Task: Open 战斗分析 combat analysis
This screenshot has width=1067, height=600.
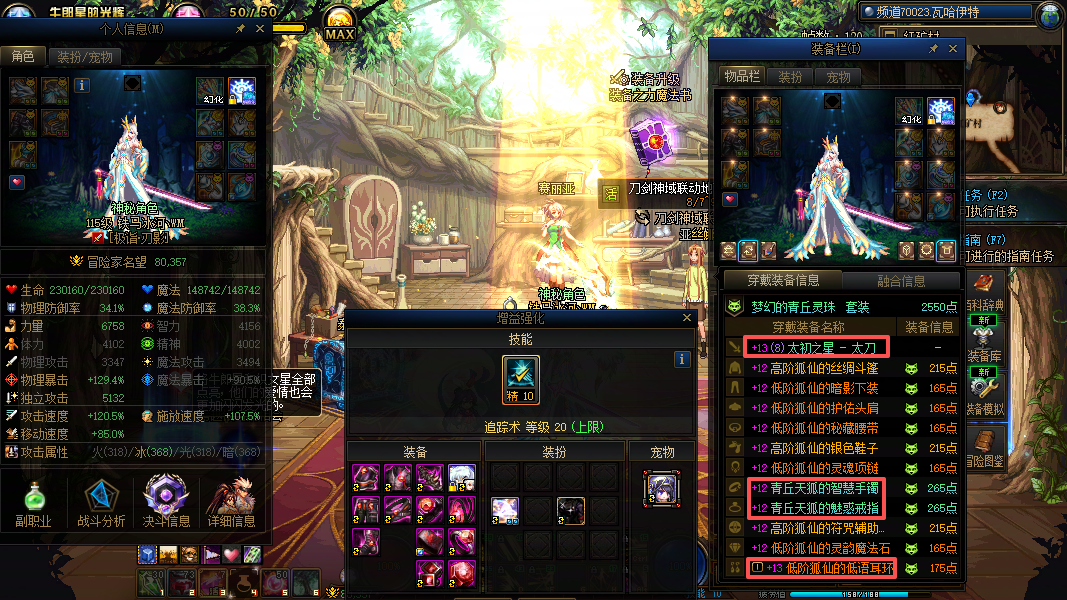Action: tap(101, 502)
